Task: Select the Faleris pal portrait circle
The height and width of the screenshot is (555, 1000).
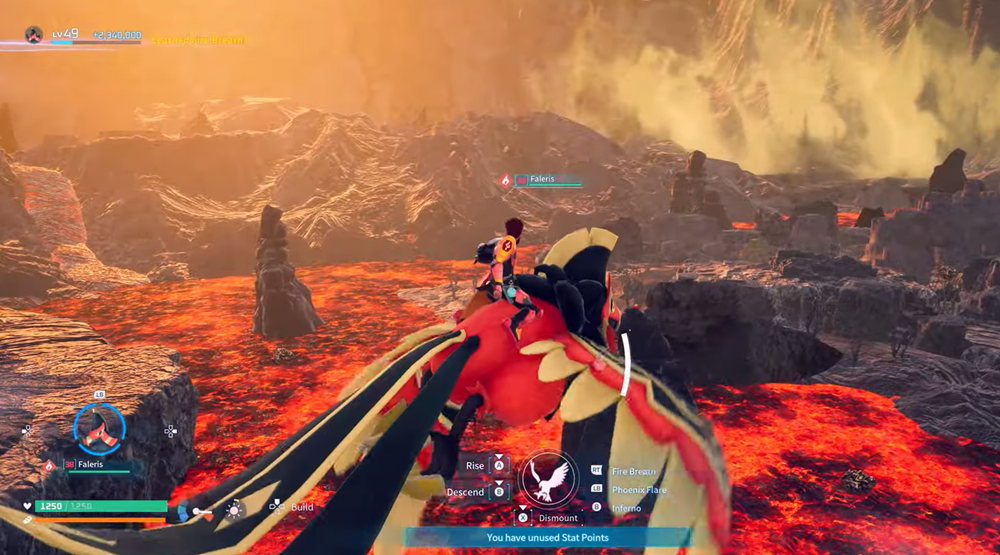Action: pyautogui.click(x=99, y=430)
